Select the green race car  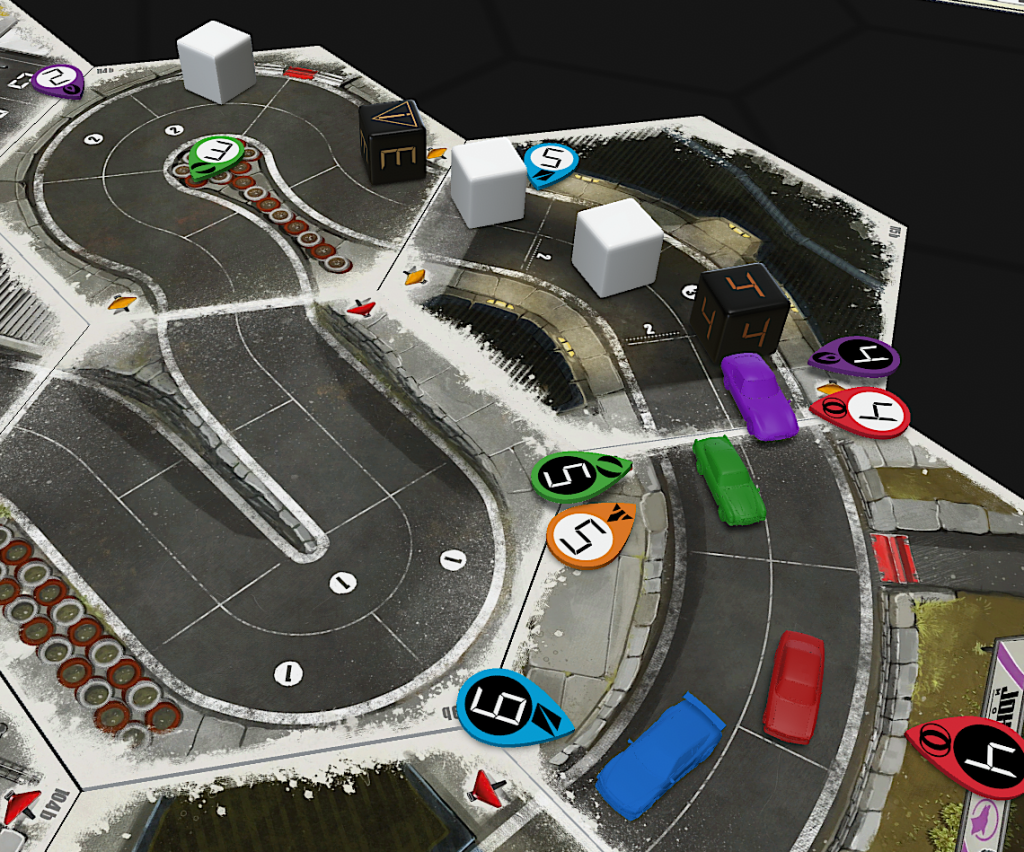coord(729,479)
